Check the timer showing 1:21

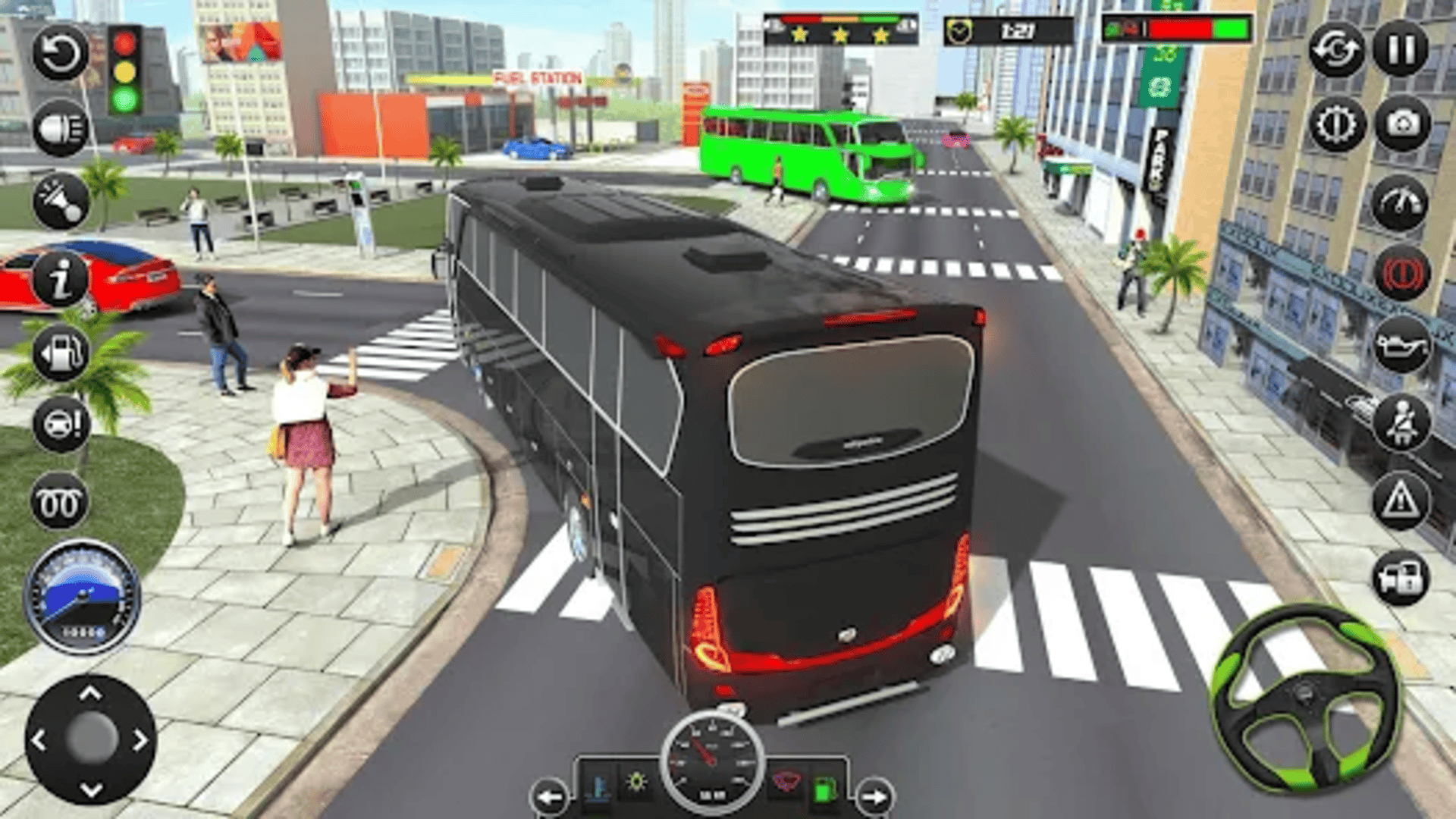tap(1020, 30)
